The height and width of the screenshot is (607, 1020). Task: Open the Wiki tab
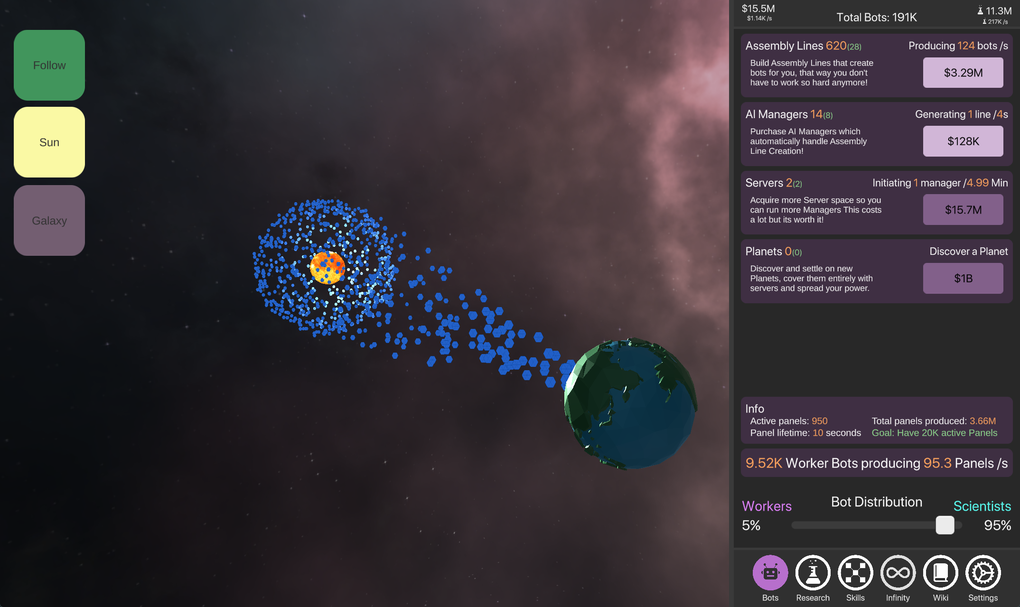pos(940,574)
